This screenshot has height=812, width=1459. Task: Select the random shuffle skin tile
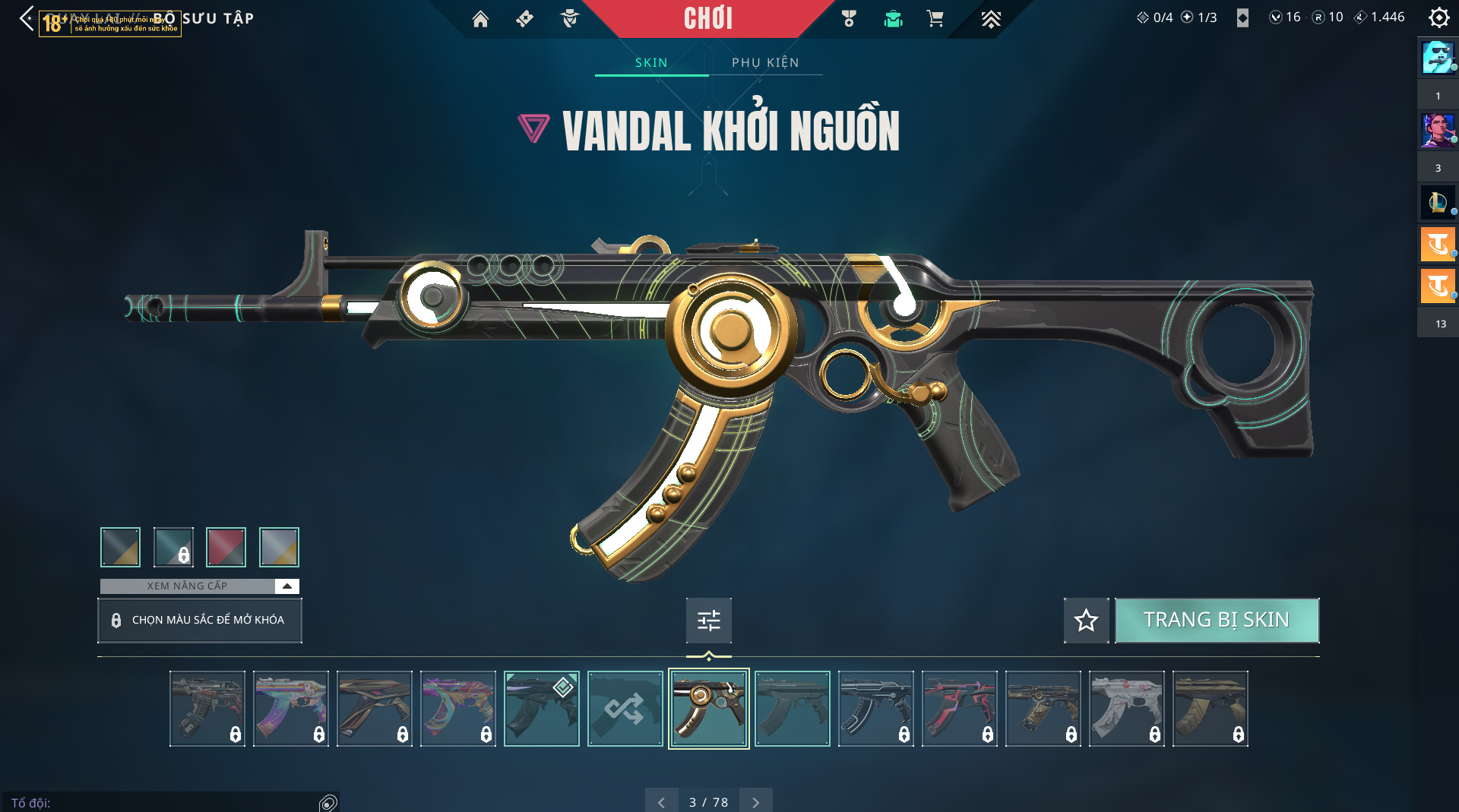[x=625, y=709]
